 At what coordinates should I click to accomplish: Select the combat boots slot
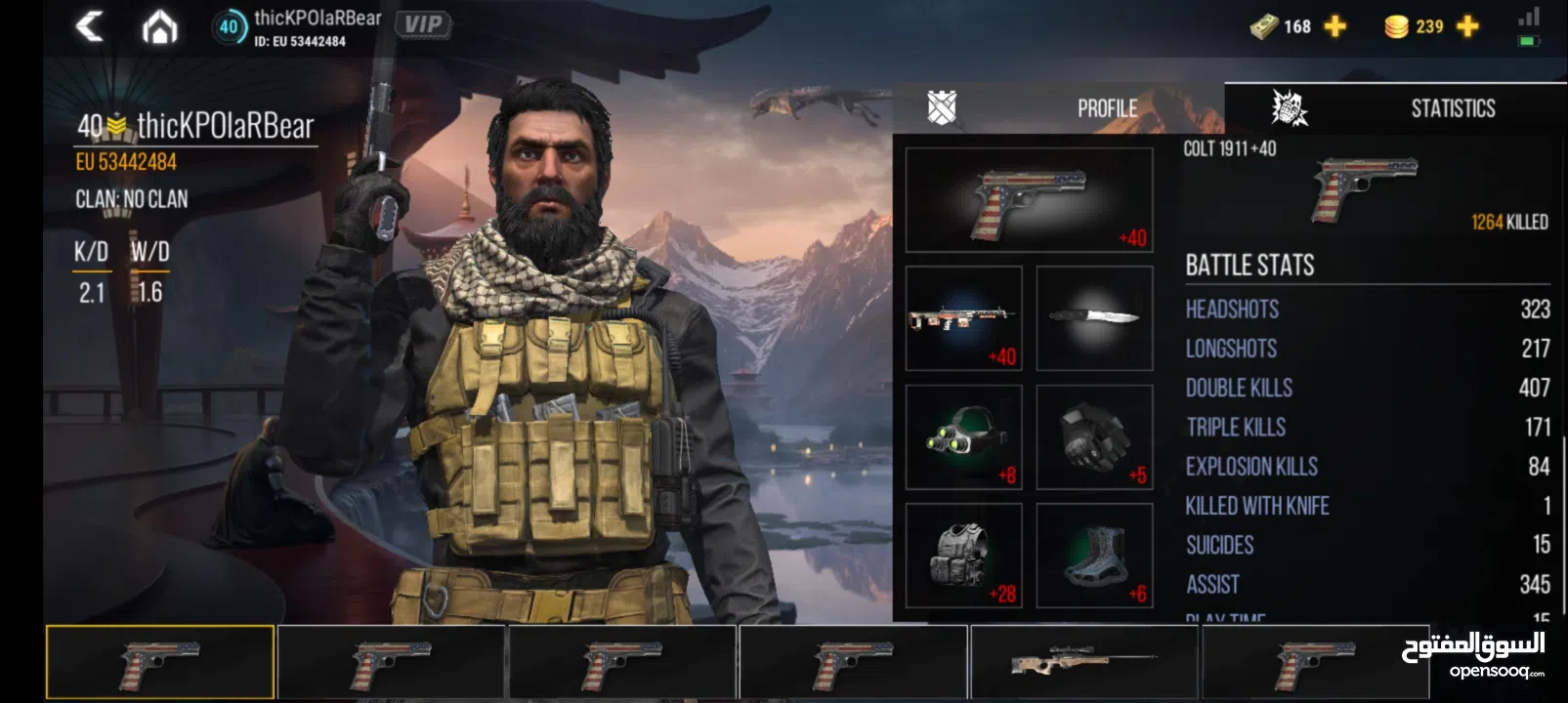point(1094,557)
